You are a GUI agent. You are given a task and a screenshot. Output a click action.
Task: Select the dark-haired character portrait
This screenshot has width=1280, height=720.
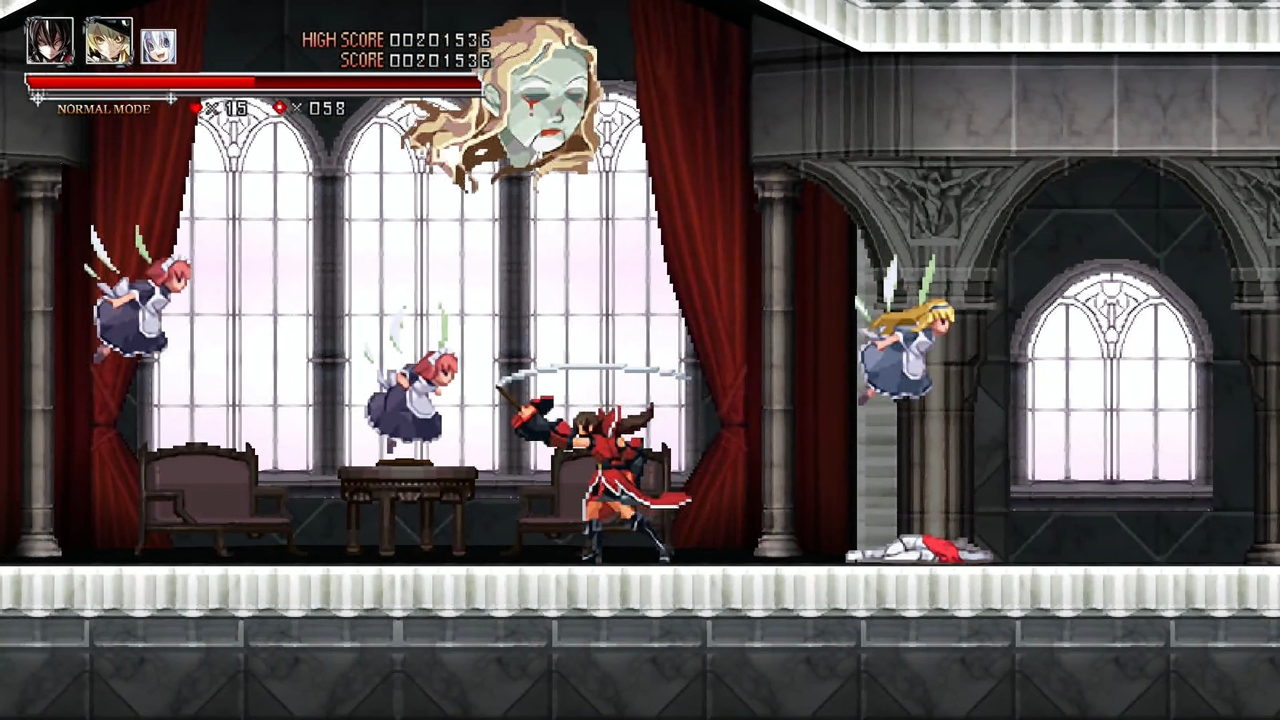(48, 39)
